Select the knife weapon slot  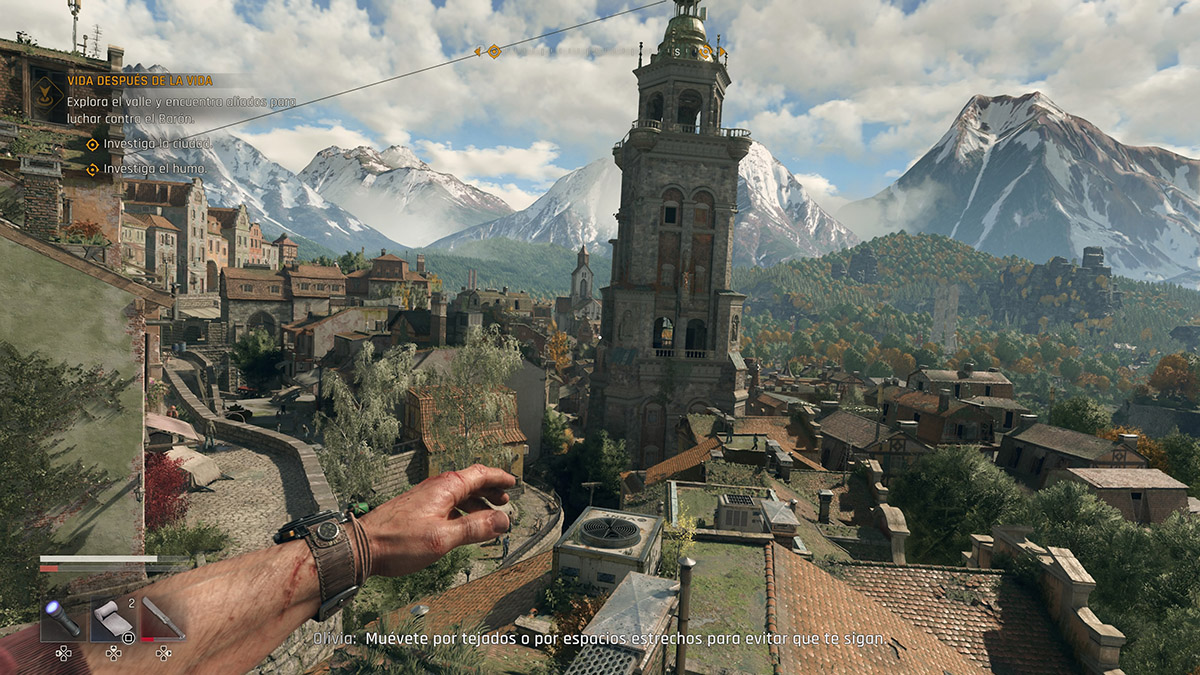[162, 619]
